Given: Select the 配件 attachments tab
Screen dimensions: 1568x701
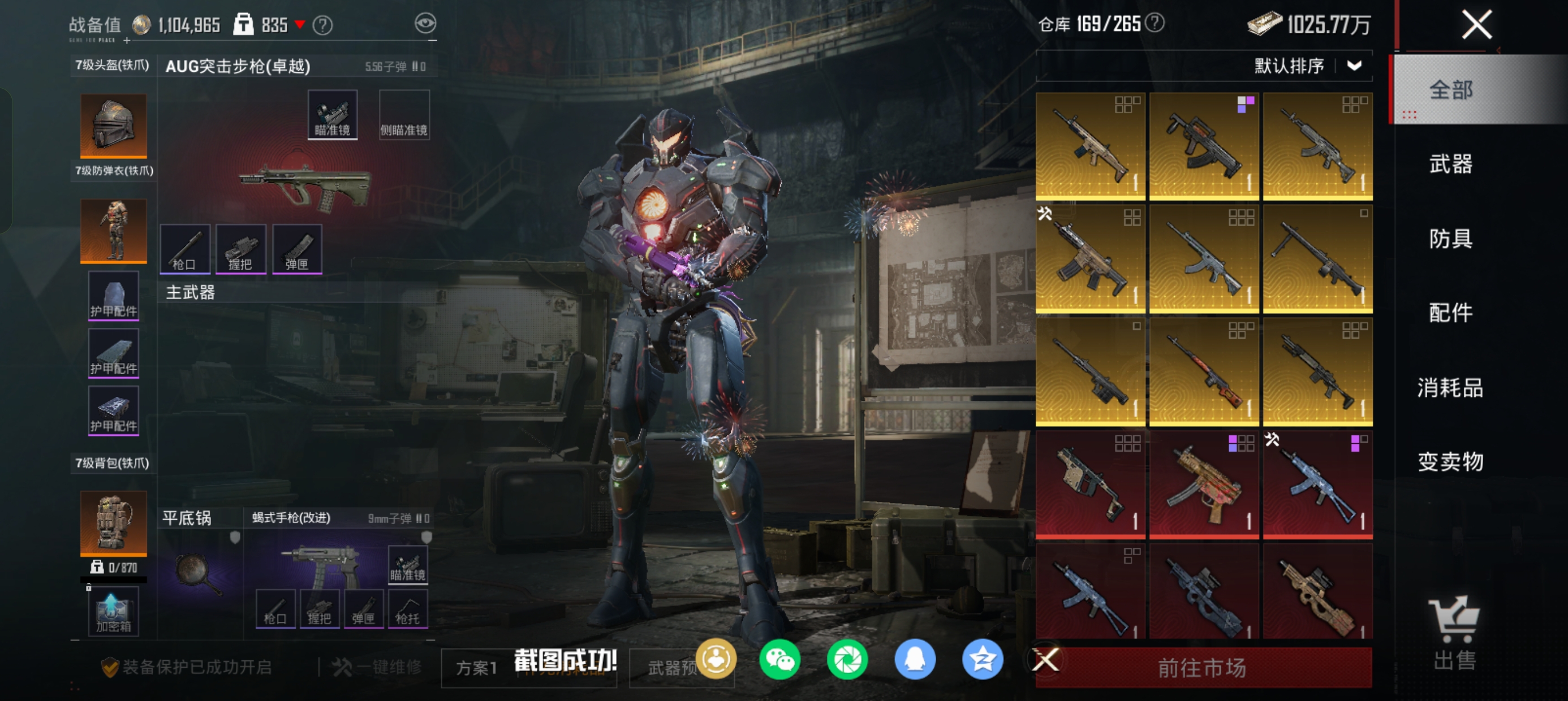Looking at the screenshot, I should pyautogui.click(x=1450, y=313).
